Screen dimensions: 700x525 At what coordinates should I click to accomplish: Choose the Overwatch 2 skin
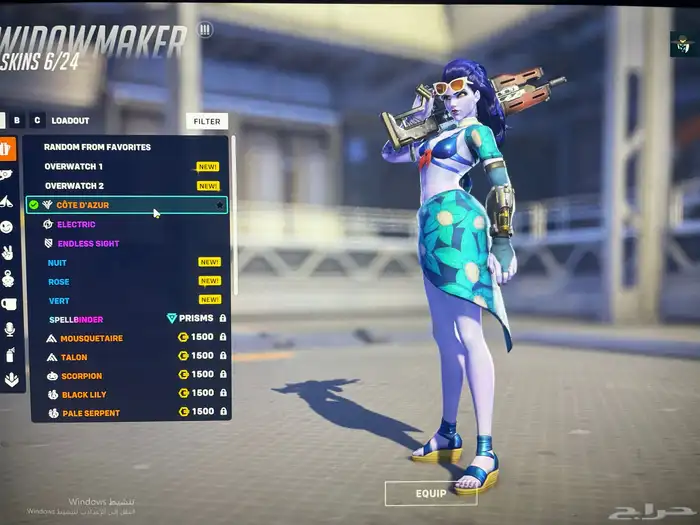tap(73, 186)
